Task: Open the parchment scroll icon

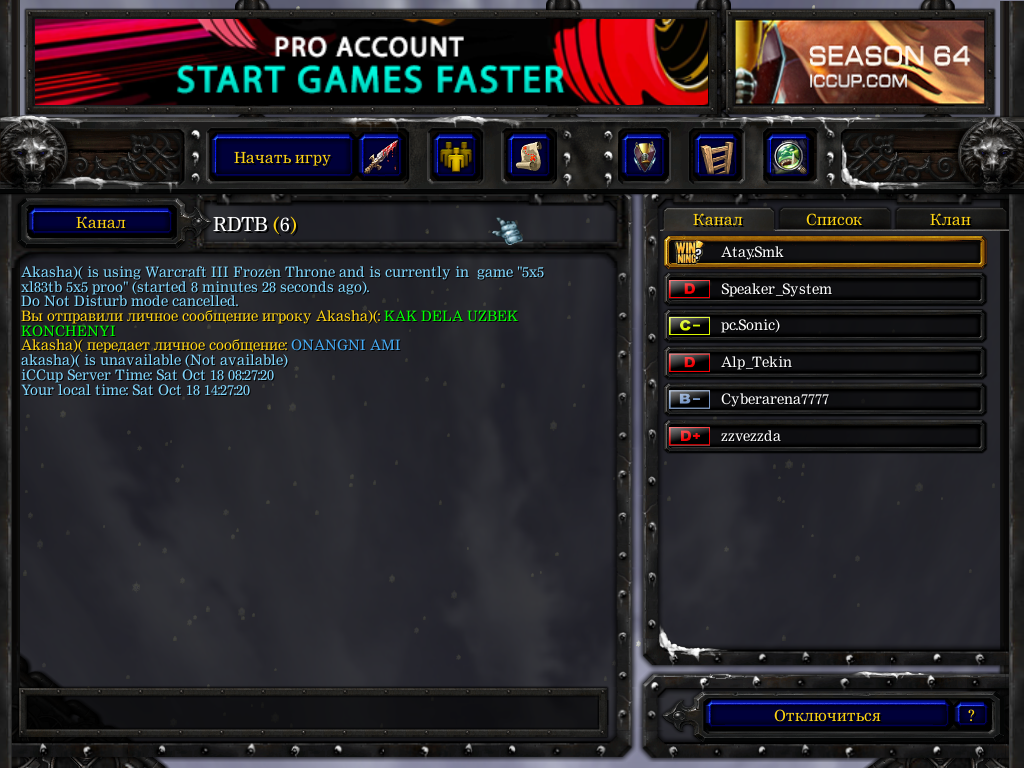Action: tap(528, 157)
